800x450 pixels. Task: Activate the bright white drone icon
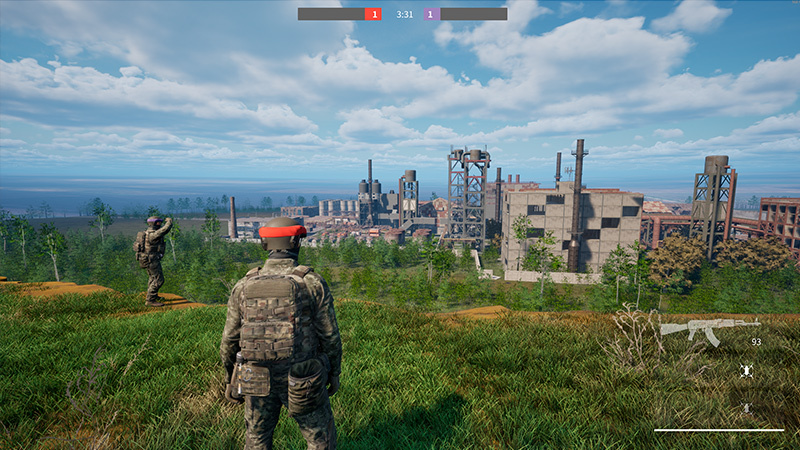[x=746, y=371]
